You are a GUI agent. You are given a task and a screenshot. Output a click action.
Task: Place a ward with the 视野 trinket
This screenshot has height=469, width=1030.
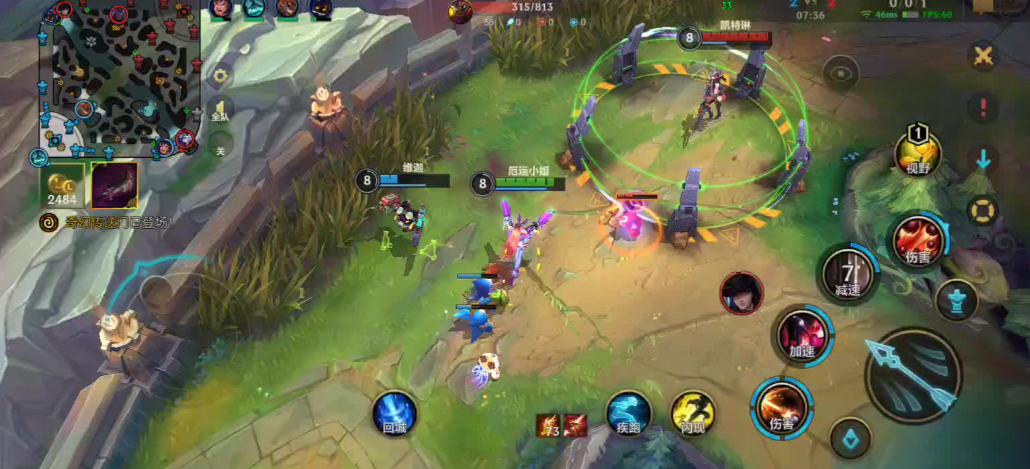tap(917, 154)
